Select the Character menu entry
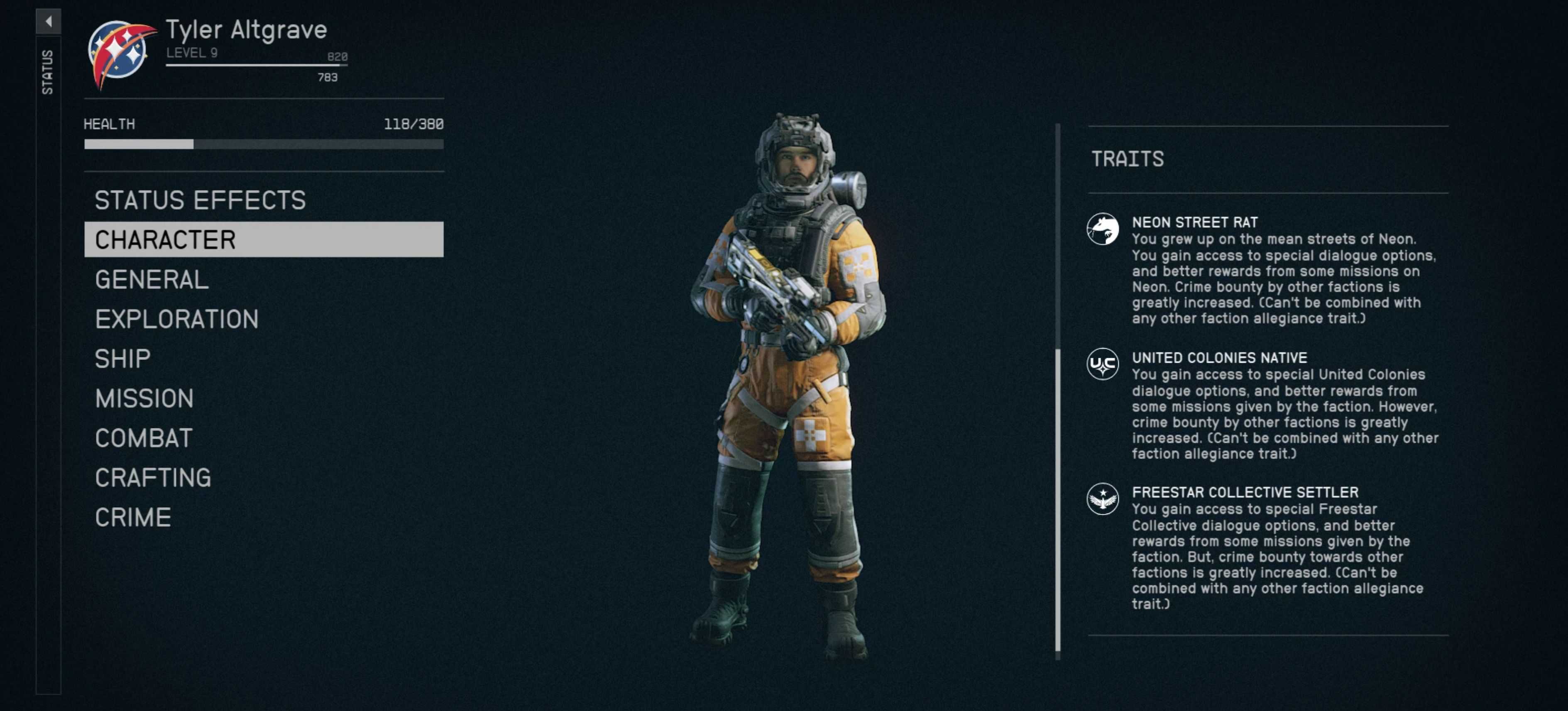 pos(263,239)
